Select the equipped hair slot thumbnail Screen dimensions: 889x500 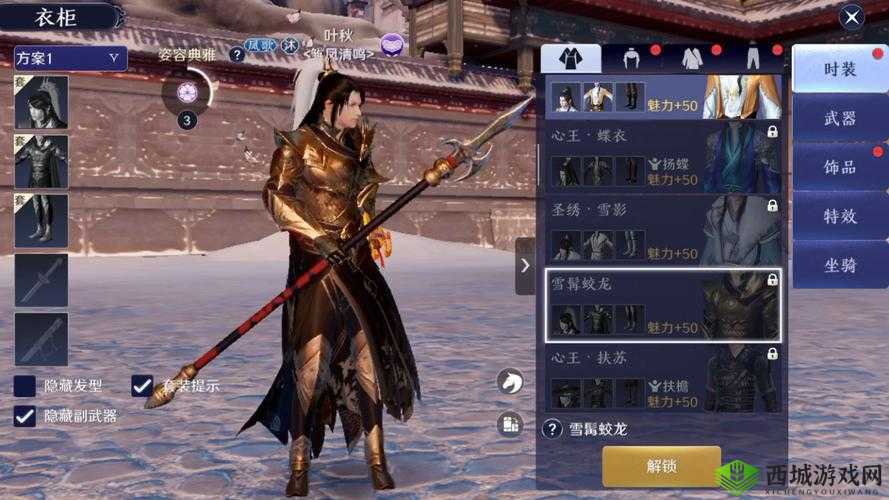(x=42, y=102)
